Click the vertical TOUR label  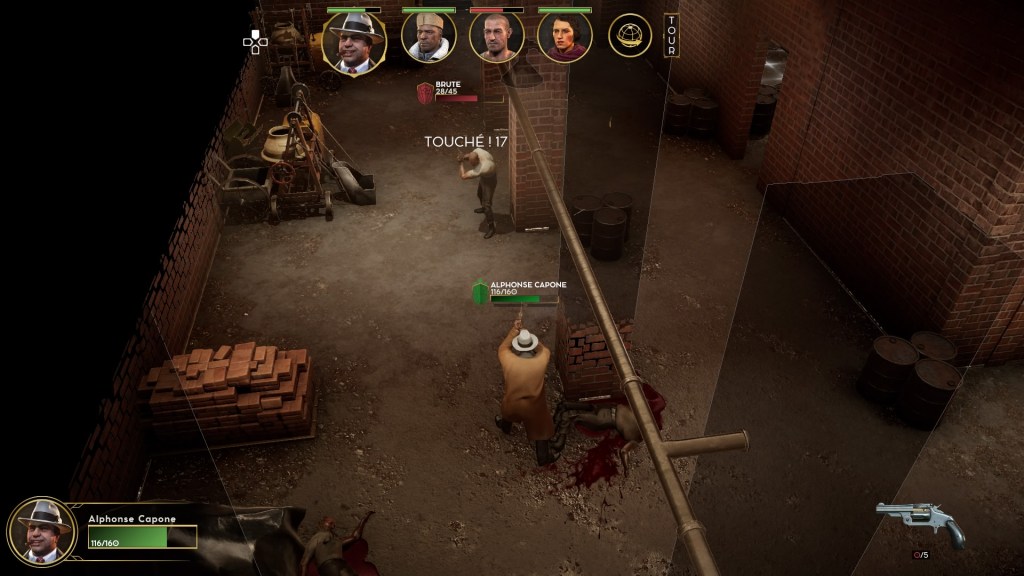click(x=671, y=35)
